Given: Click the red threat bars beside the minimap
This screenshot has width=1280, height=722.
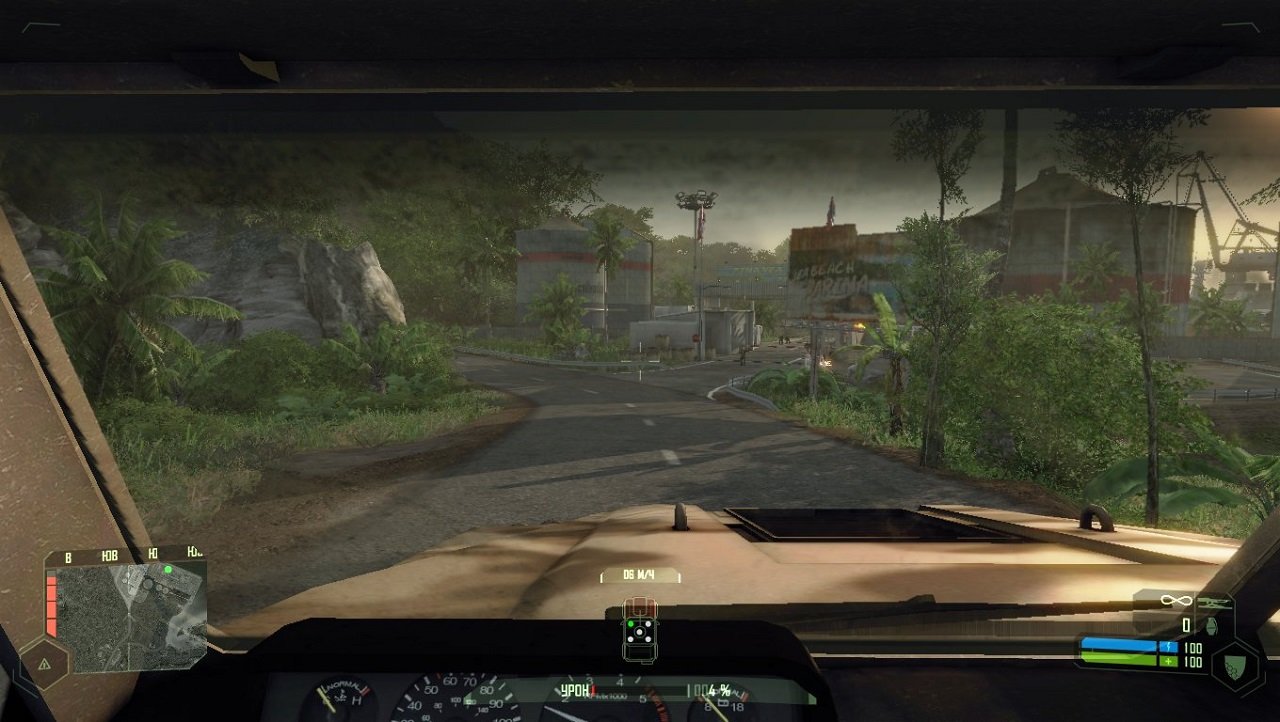Looking at the screenshot, I should point(50,605).
